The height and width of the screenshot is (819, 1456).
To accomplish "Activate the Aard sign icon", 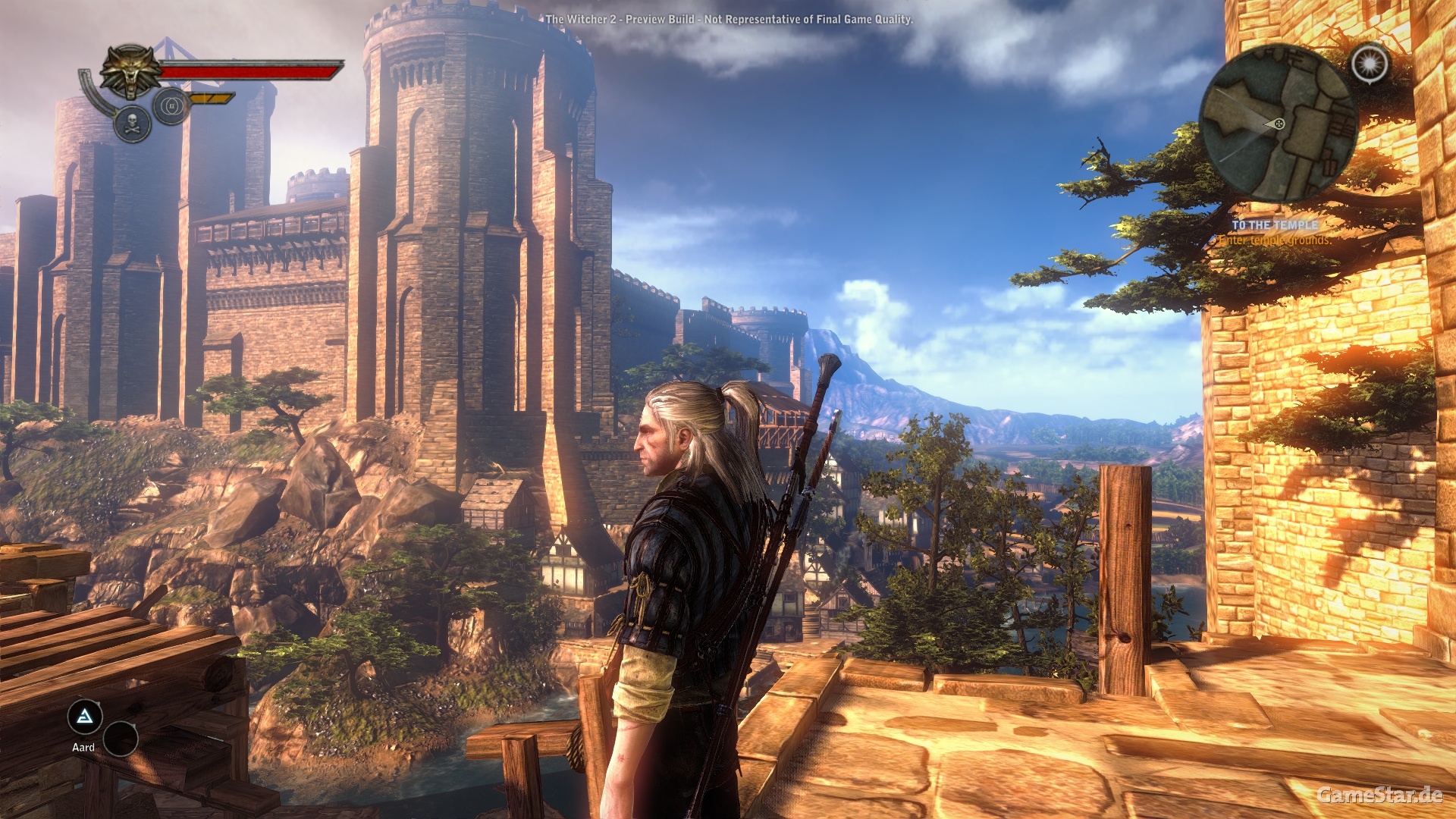I will pos(85,717).
